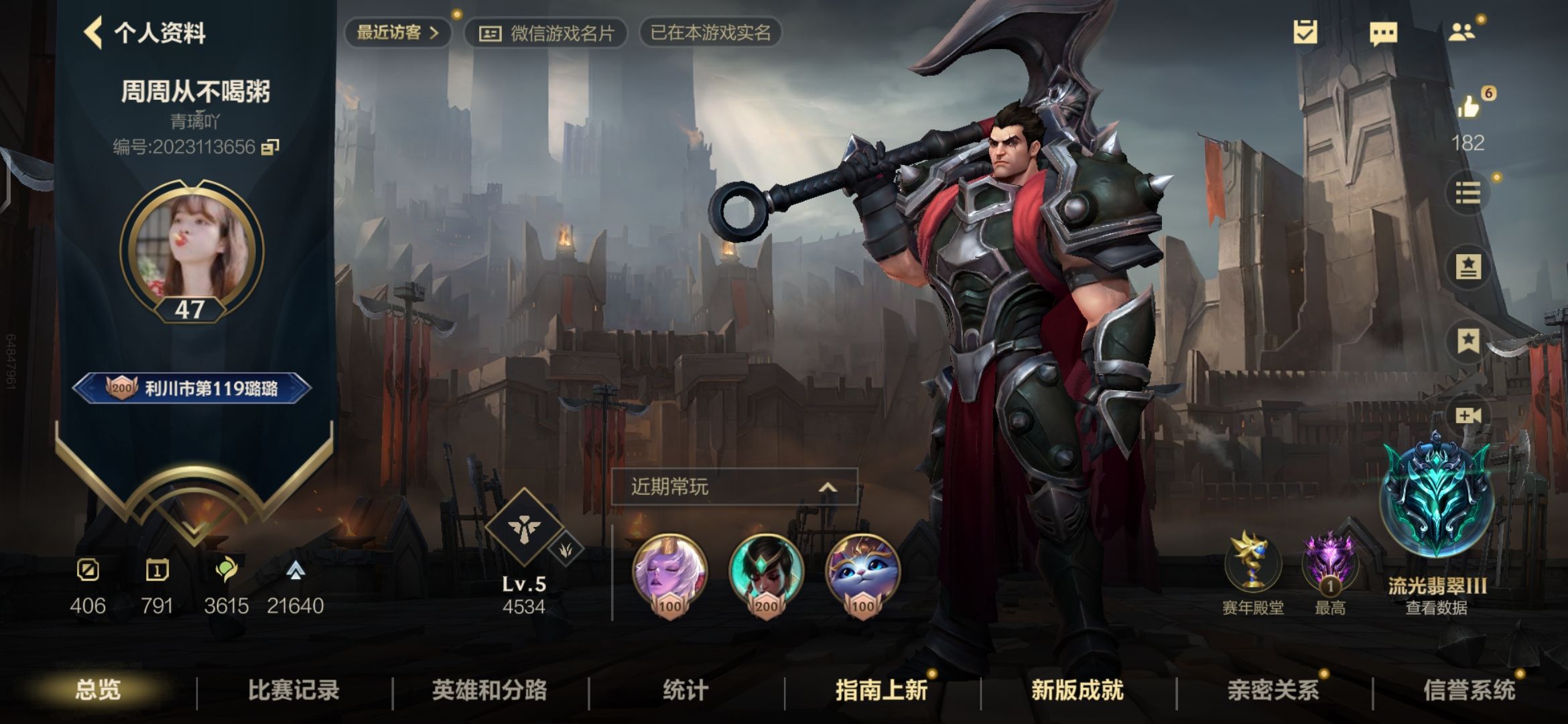Copy the player ID number
The image size is (1568, 724).
point(270,146)
